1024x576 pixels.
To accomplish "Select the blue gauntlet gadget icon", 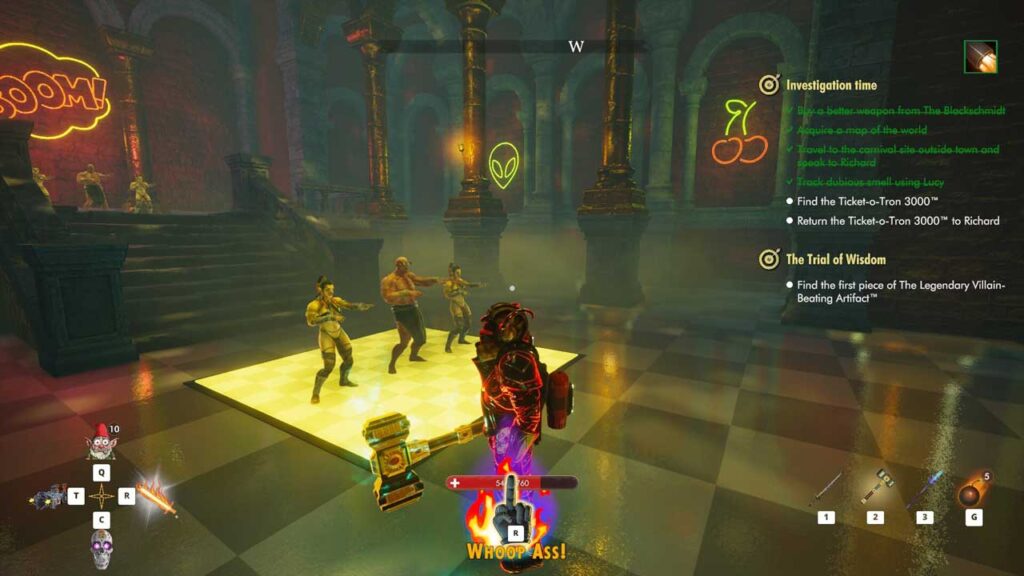I will coord(47,496).
